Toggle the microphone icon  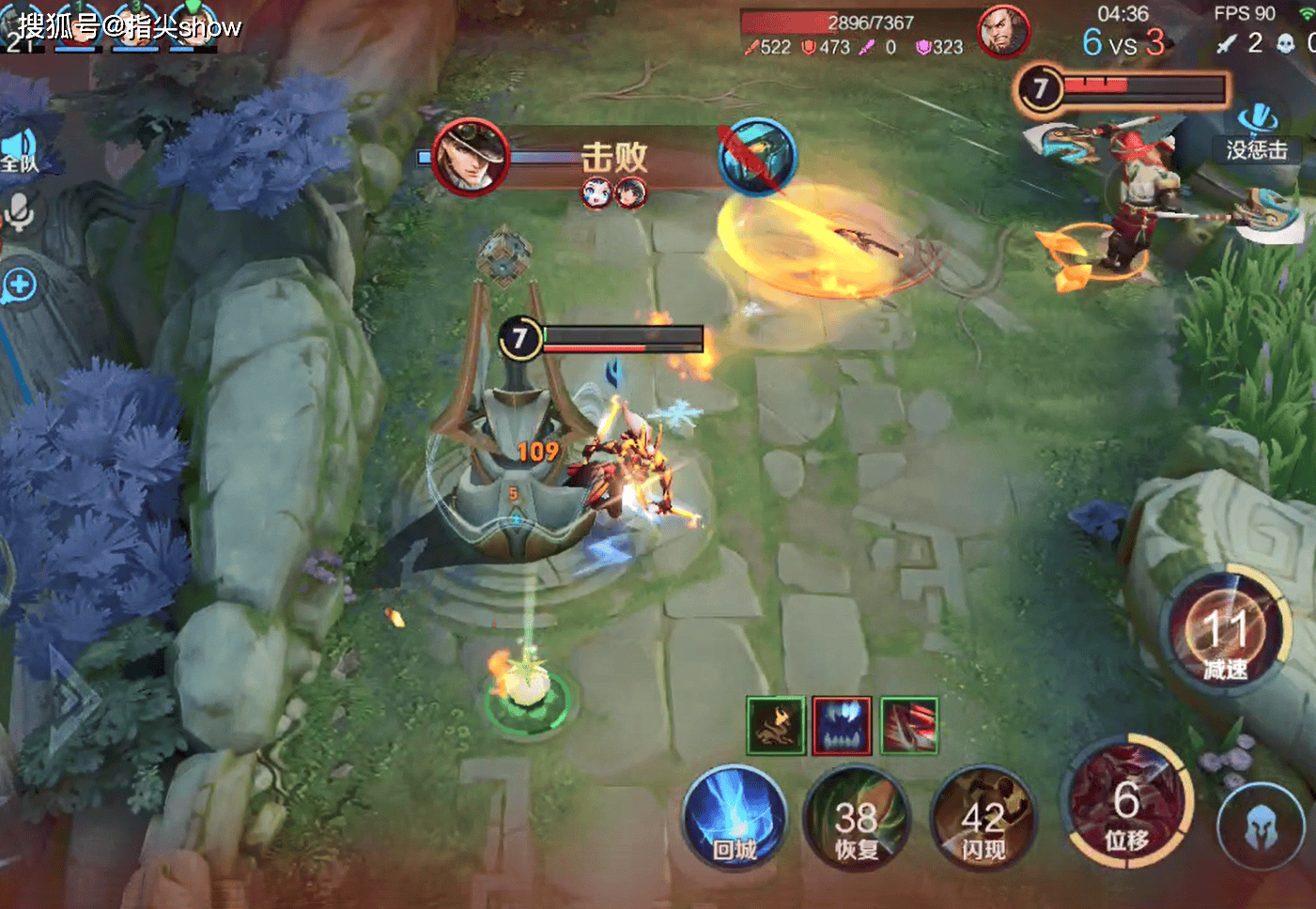coord(19,211)
